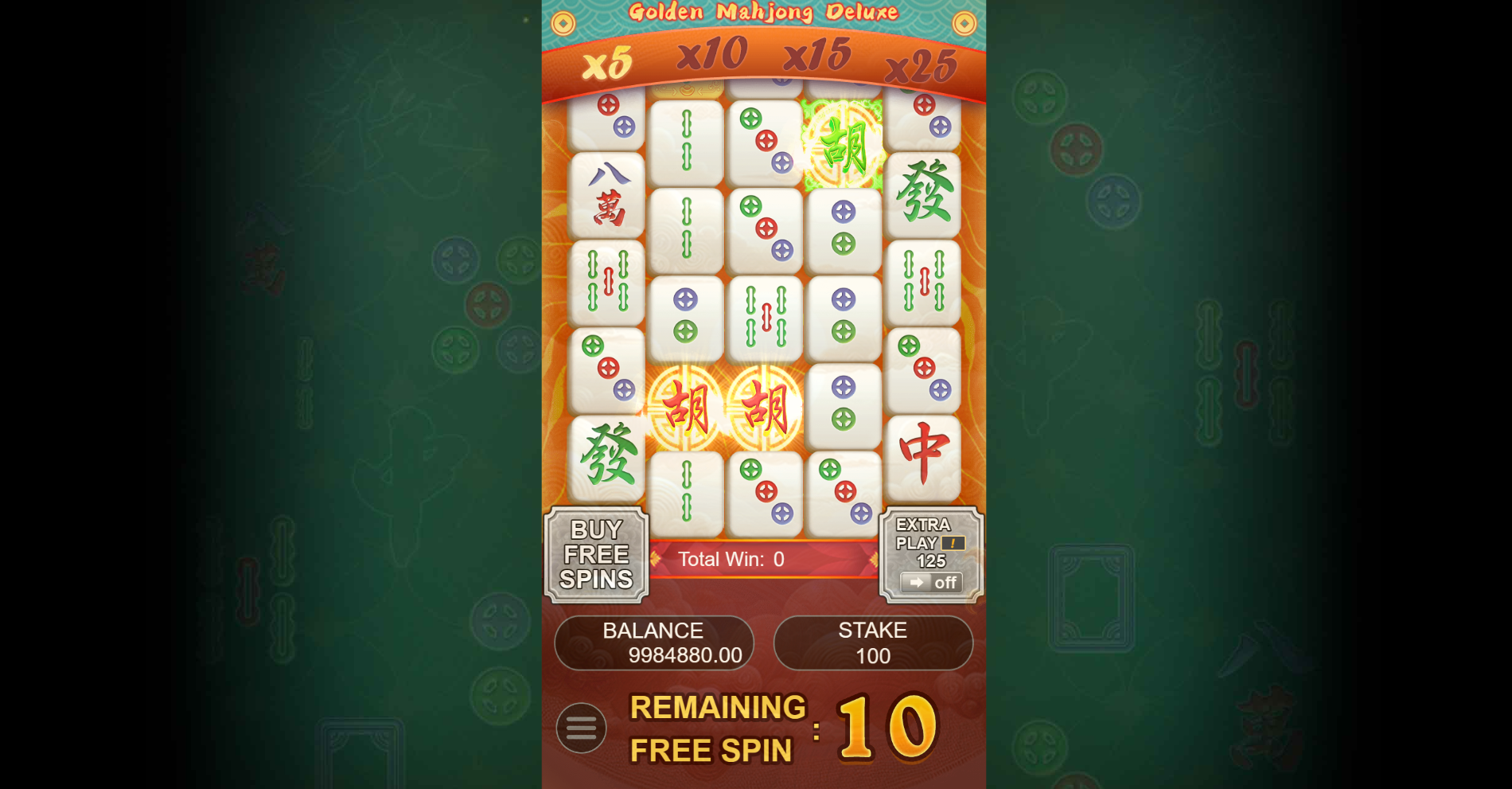The height and width of the screenshot is (789, 1512).
Task: Click the BALANCE display
Action: coord(654,642)
